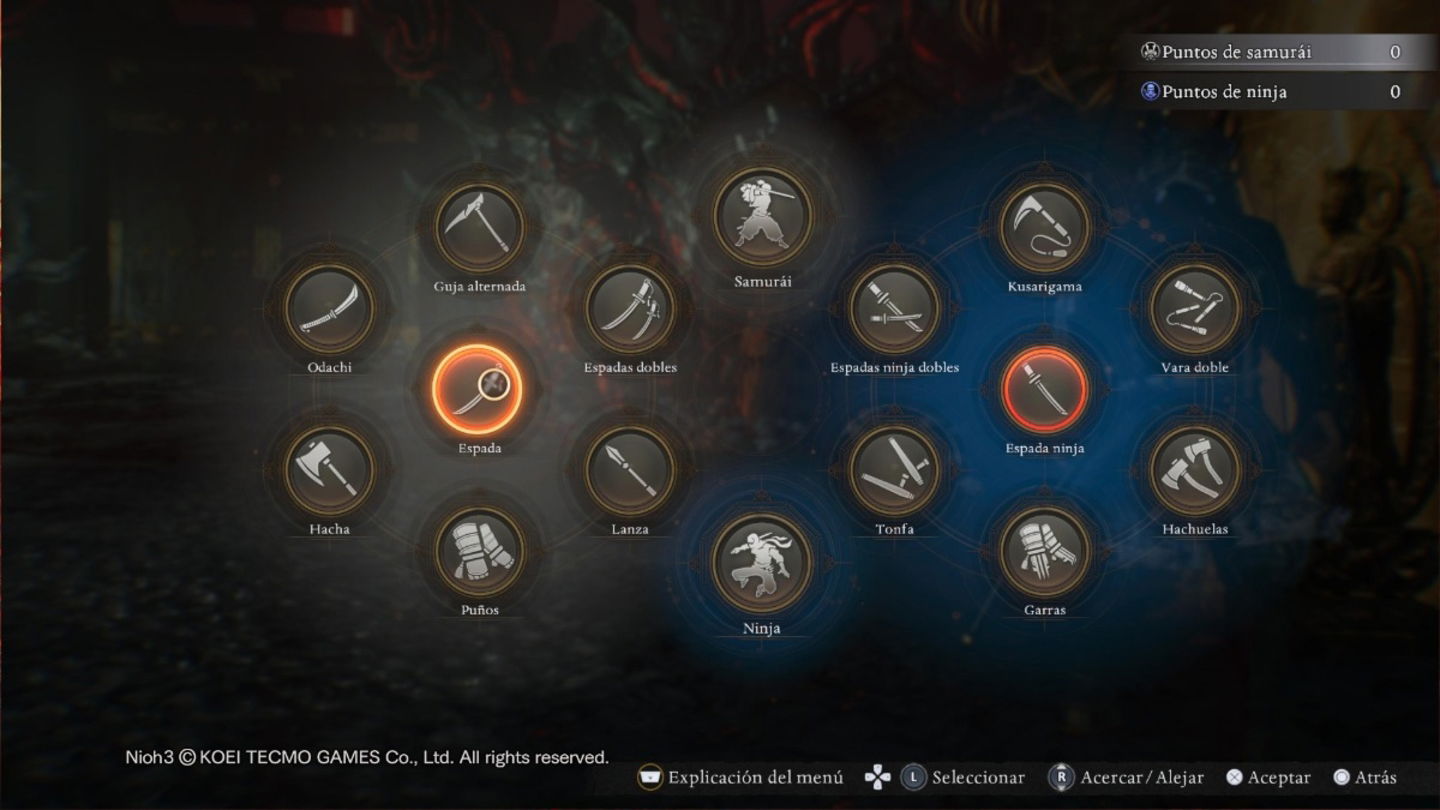The width and height of the screenshot is (1440, 810).
Task: Select the Puños fist weapon icon
Action: coord(481,552)
